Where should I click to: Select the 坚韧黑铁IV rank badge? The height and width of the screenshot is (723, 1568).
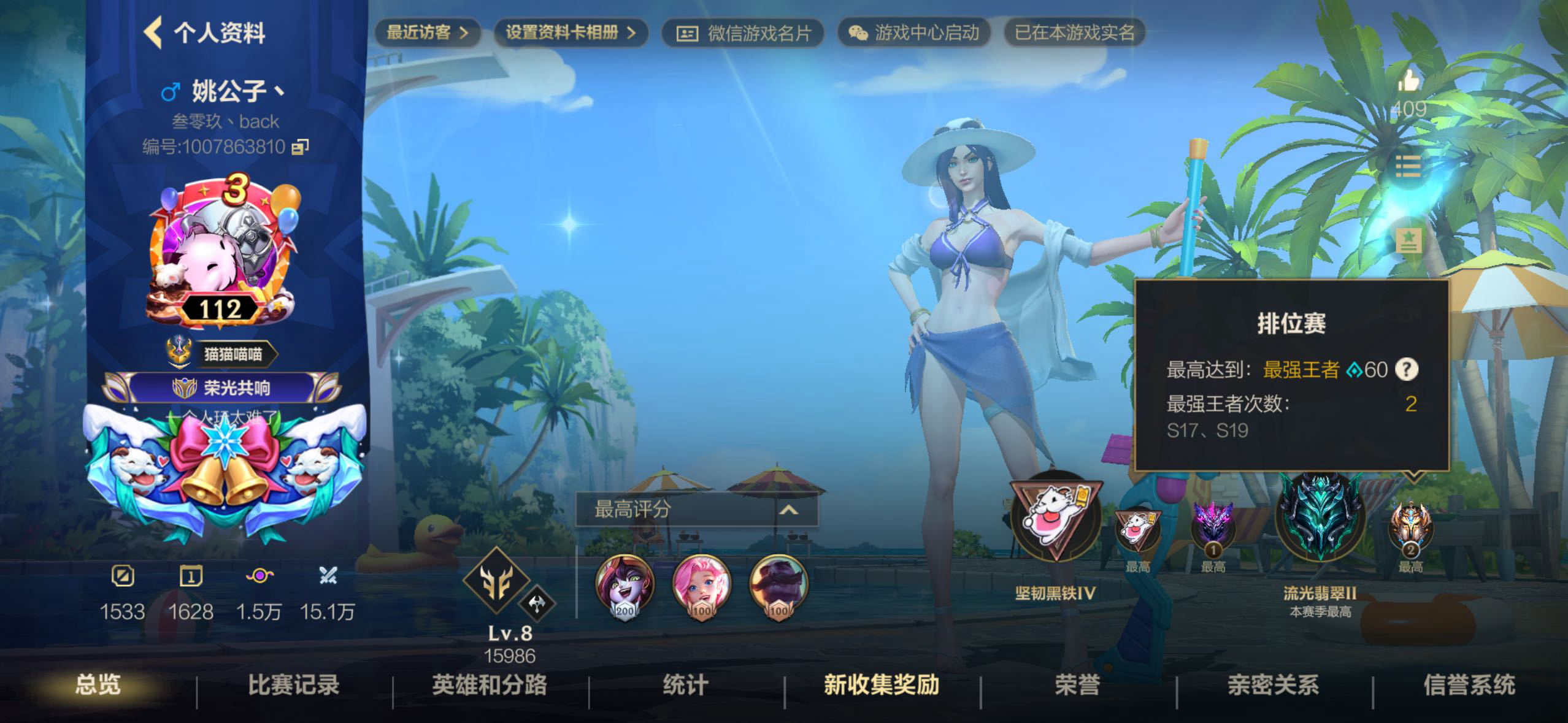(x=1055, y=518)
